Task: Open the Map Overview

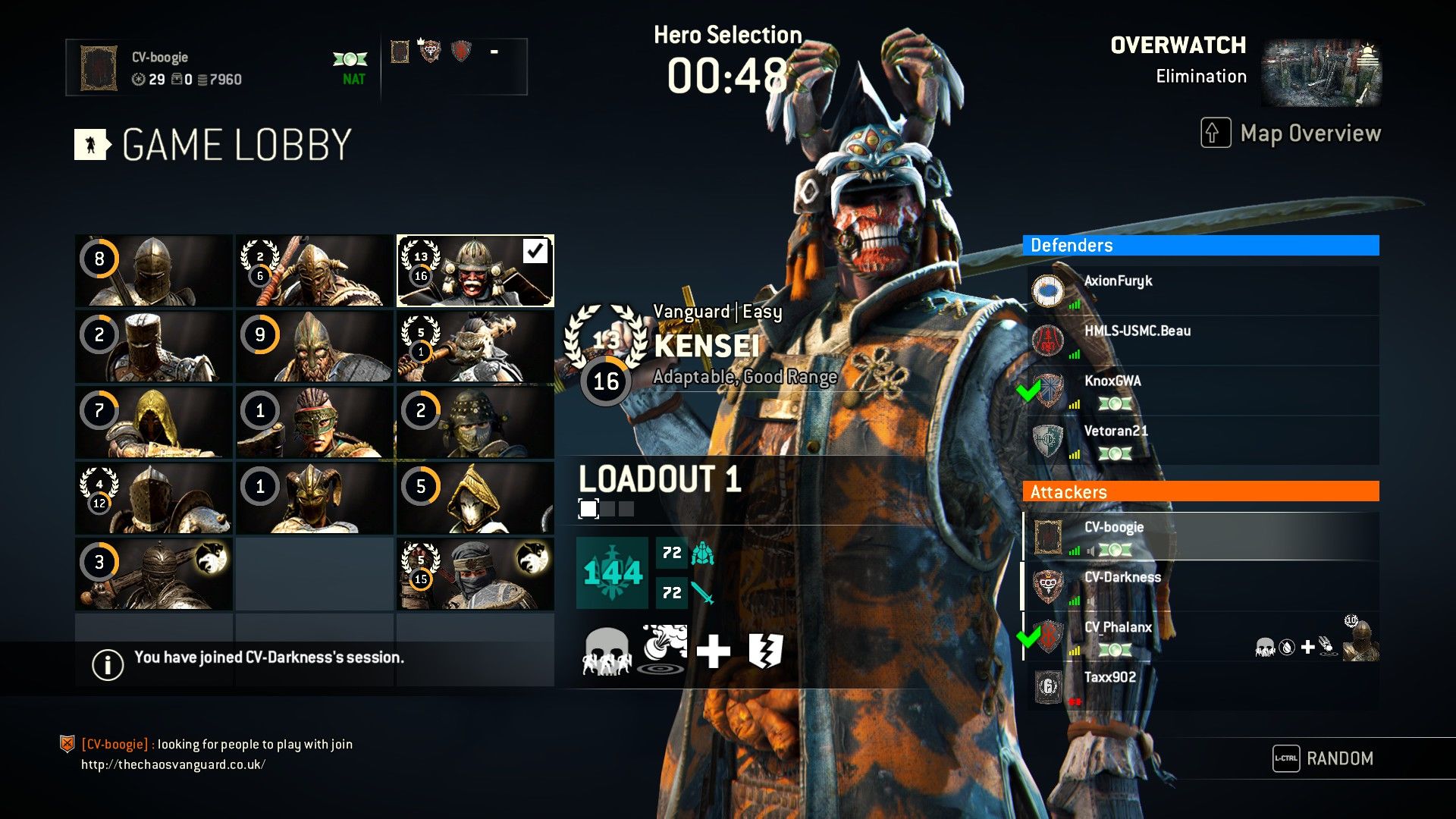Action: (x=1291, y=133)
